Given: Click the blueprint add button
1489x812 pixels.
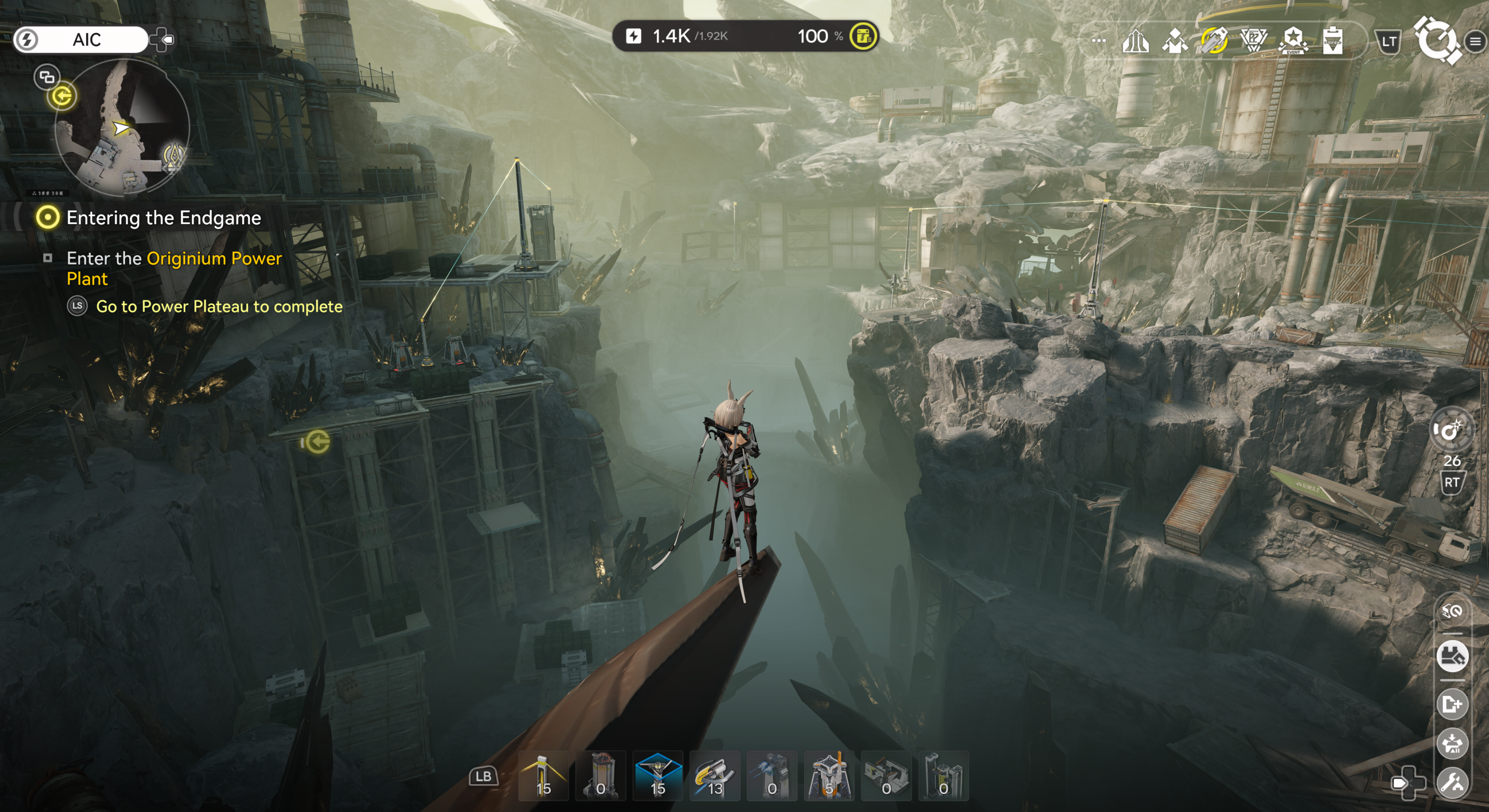Looking at the screenshot, I should pyautogui.click(x=1453, y=704).
